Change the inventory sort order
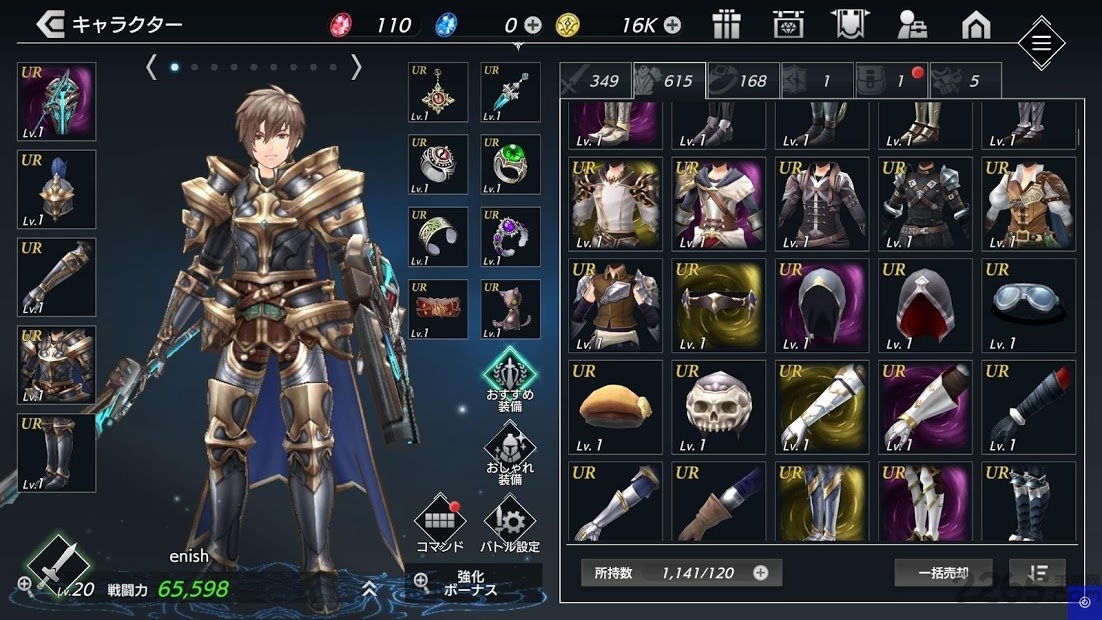Screen dimensions: 1102x620 click(x=1037, y=573)
